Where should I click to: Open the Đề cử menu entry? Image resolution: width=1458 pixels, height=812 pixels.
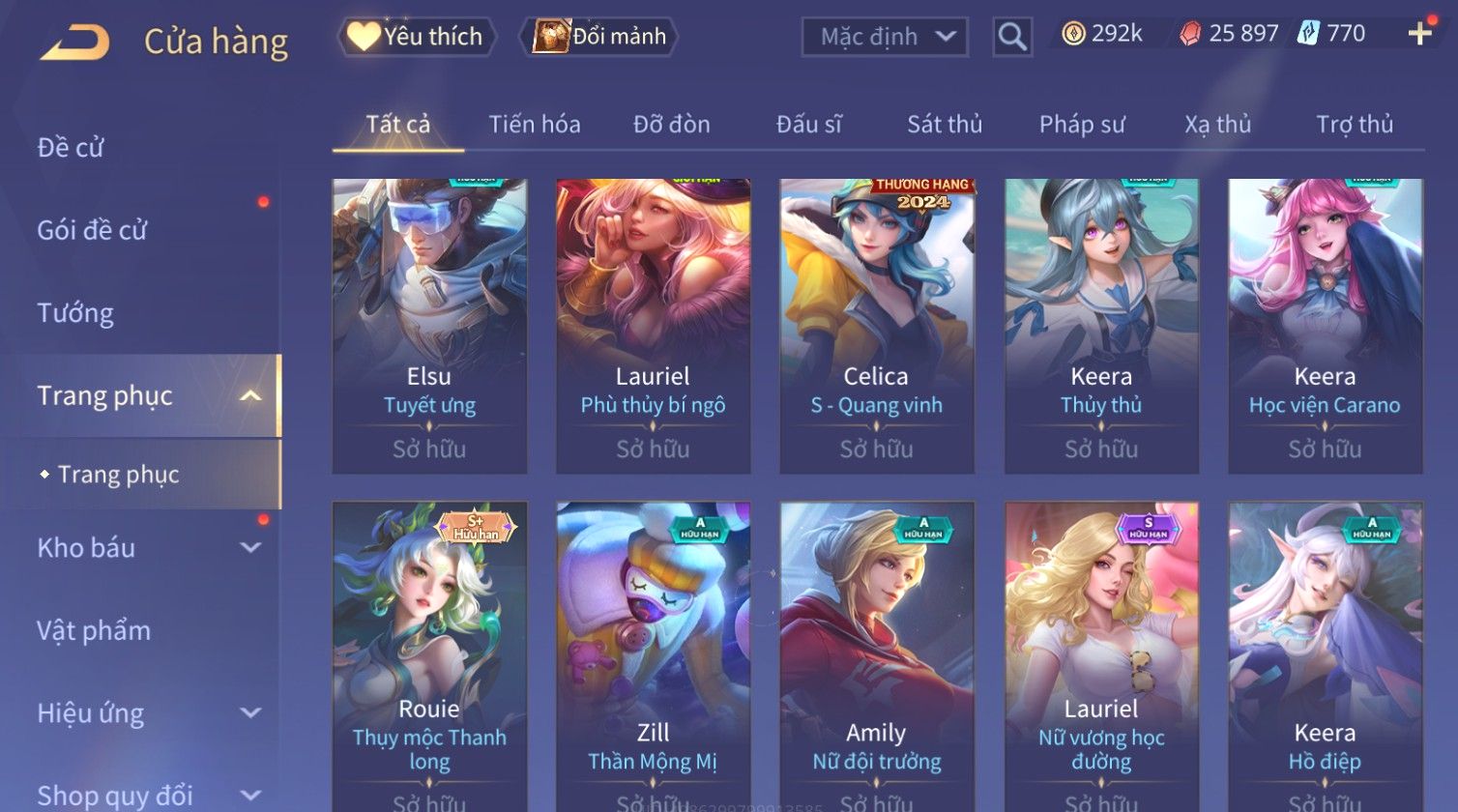tap(71, 148)
